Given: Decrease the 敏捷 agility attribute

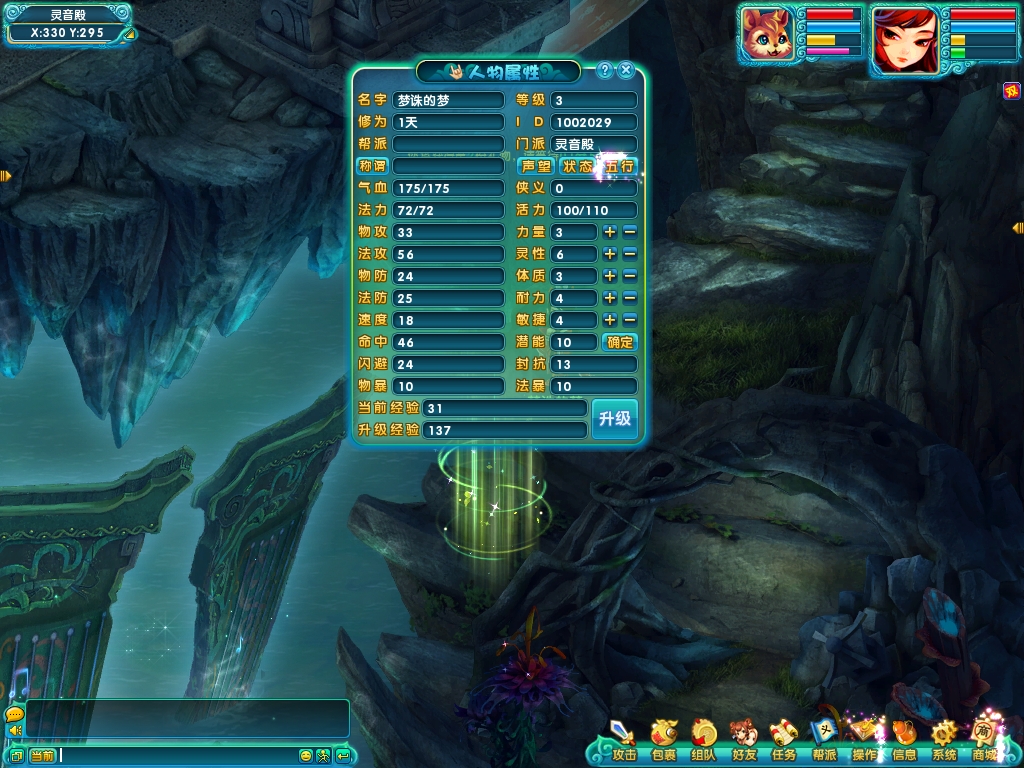Looking at the screenshot, I should [630, 320].
